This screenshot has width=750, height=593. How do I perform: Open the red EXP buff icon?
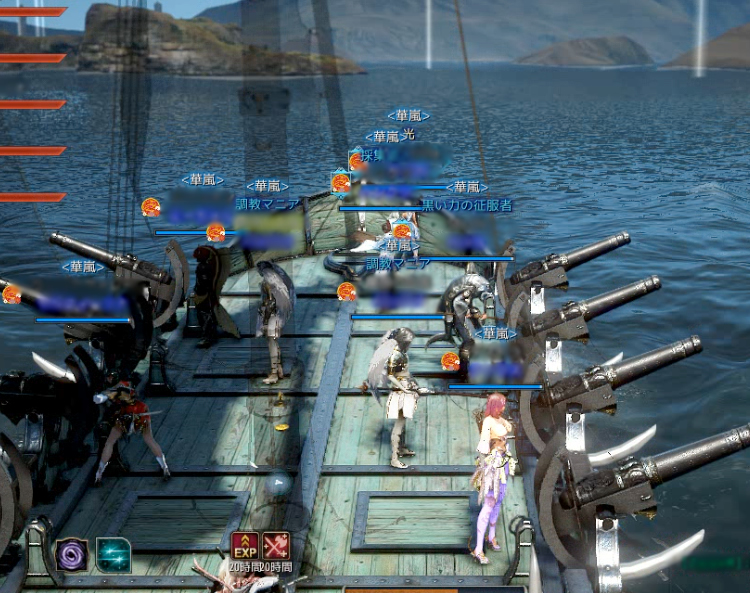(x=245, y=546)
